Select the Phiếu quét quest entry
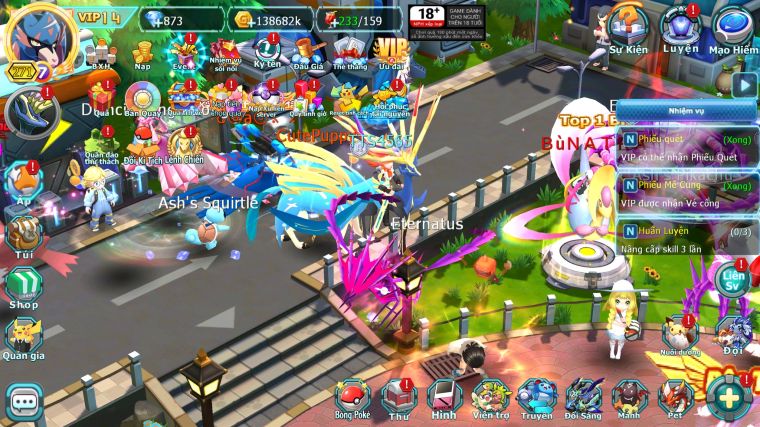 (686, 149)
